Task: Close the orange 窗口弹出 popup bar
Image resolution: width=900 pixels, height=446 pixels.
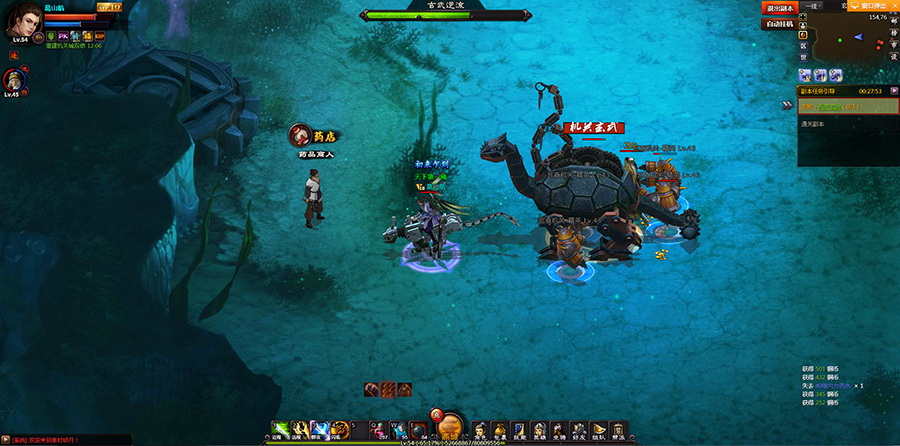Action: [894, 5]
